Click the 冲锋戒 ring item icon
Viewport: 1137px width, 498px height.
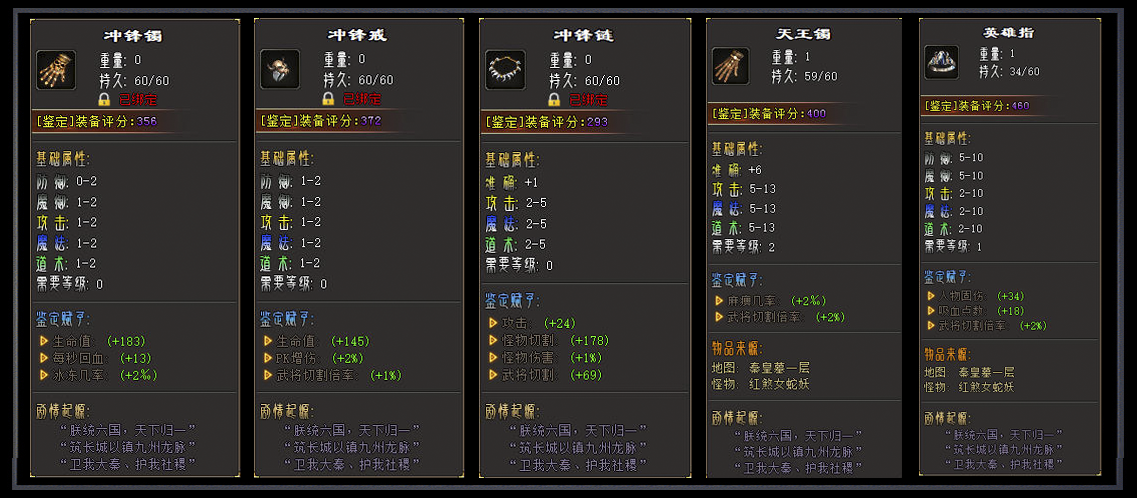point(279,69)
